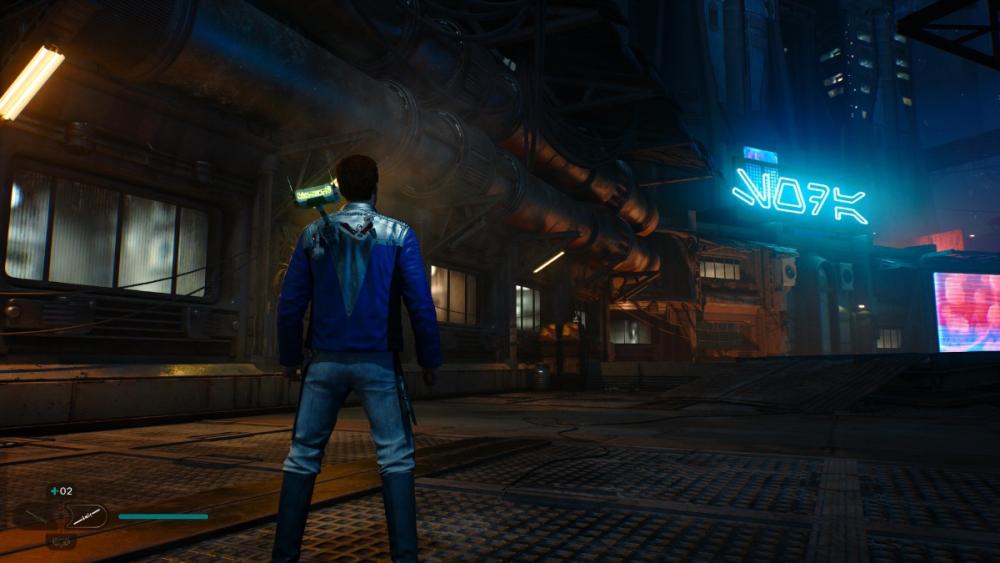Click the green stim canister plus icon
Viewport: 1000px width, 563px height.
[54, 491]
